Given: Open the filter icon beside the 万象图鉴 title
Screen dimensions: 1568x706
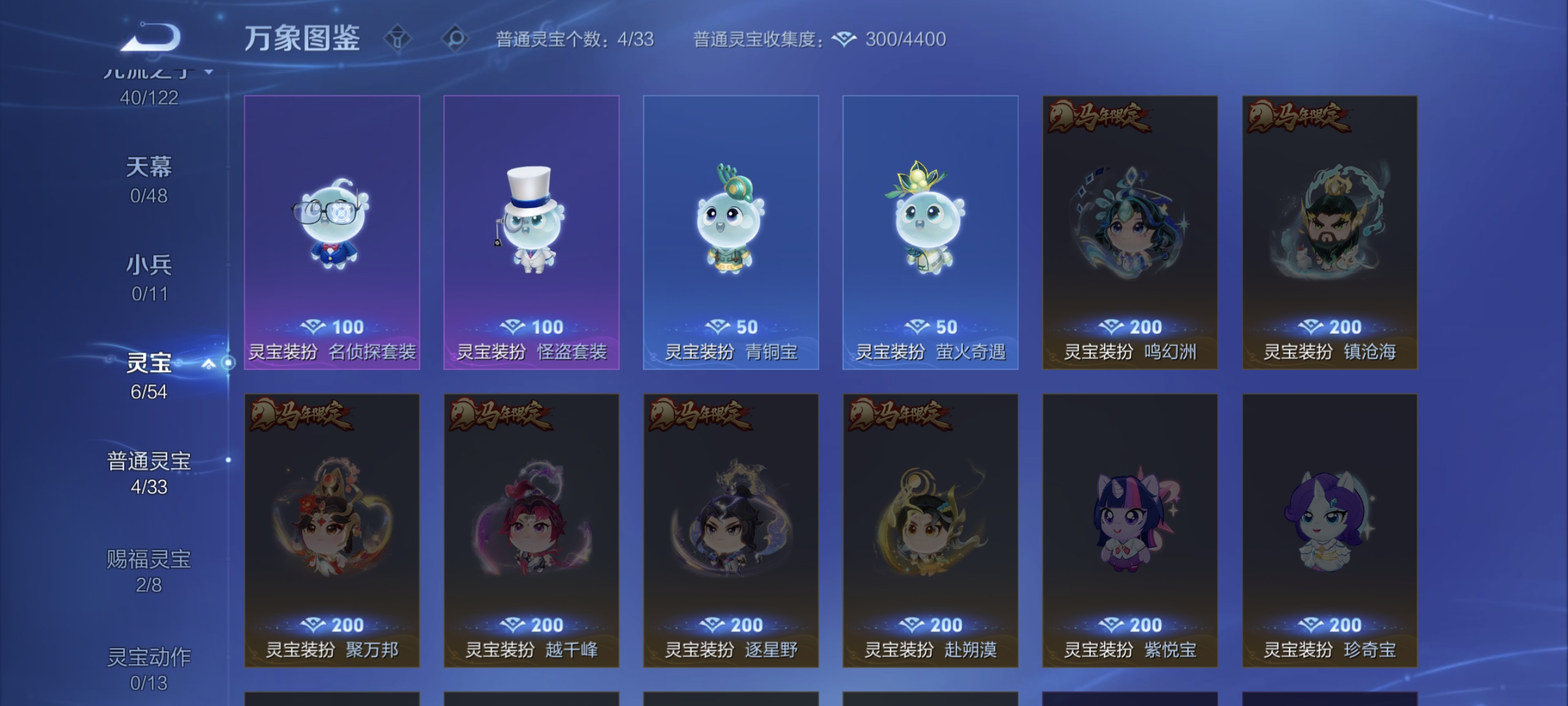Looking at the screenshot, I should [397, 39].
